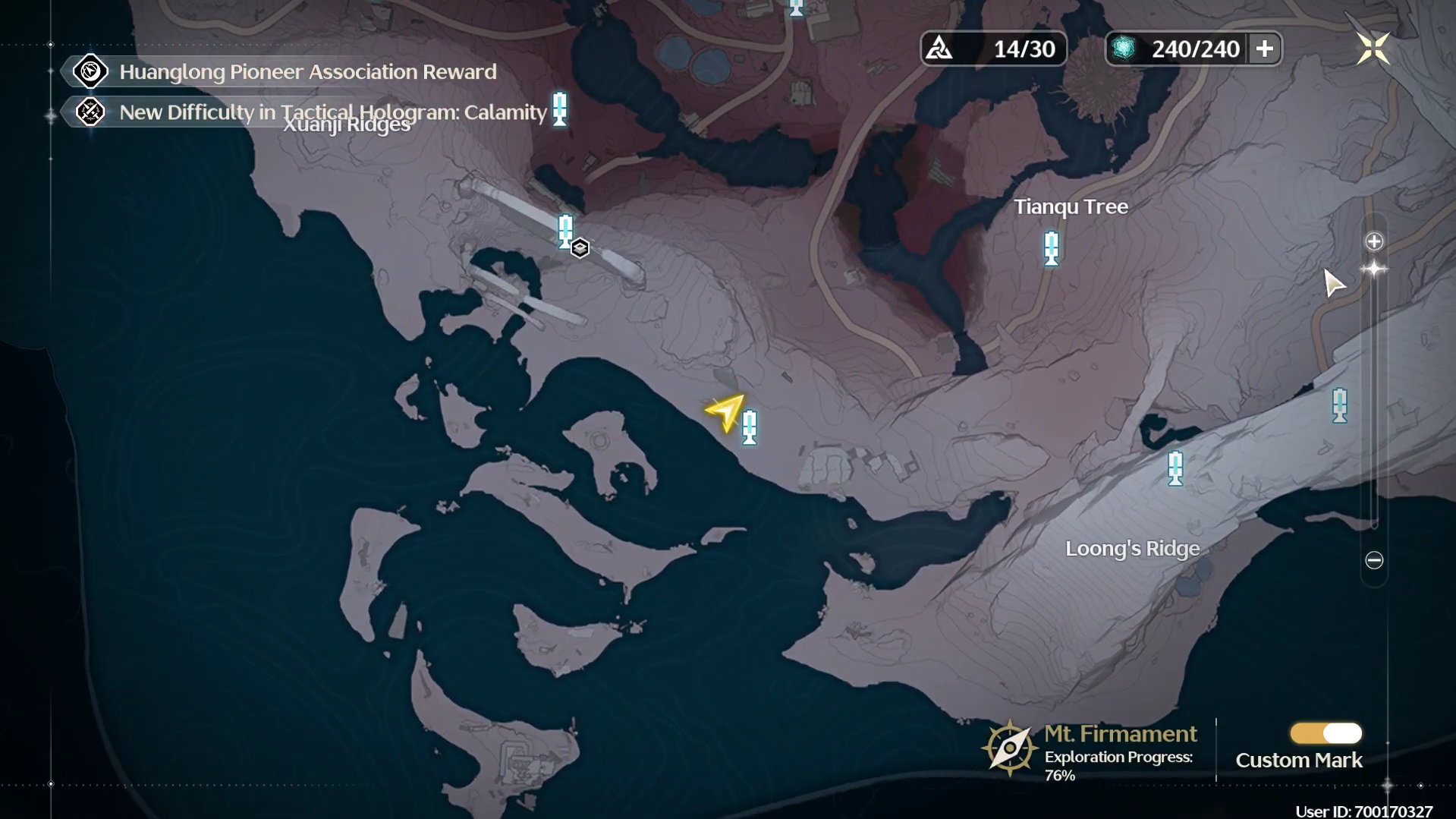Click the yellow player location arrow

[x=725, y=411]
